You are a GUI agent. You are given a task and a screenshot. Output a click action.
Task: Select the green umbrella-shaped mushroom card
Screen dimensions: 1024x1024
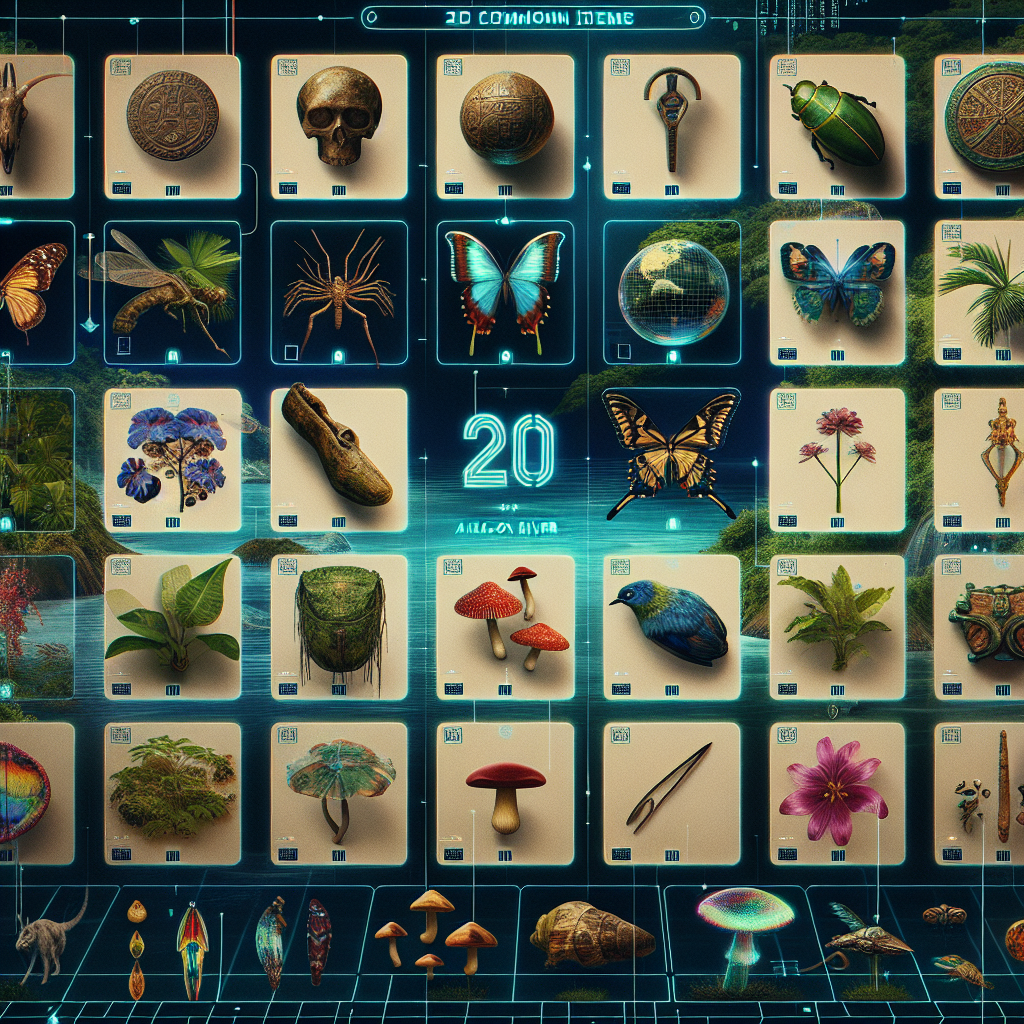click(338, 792)
